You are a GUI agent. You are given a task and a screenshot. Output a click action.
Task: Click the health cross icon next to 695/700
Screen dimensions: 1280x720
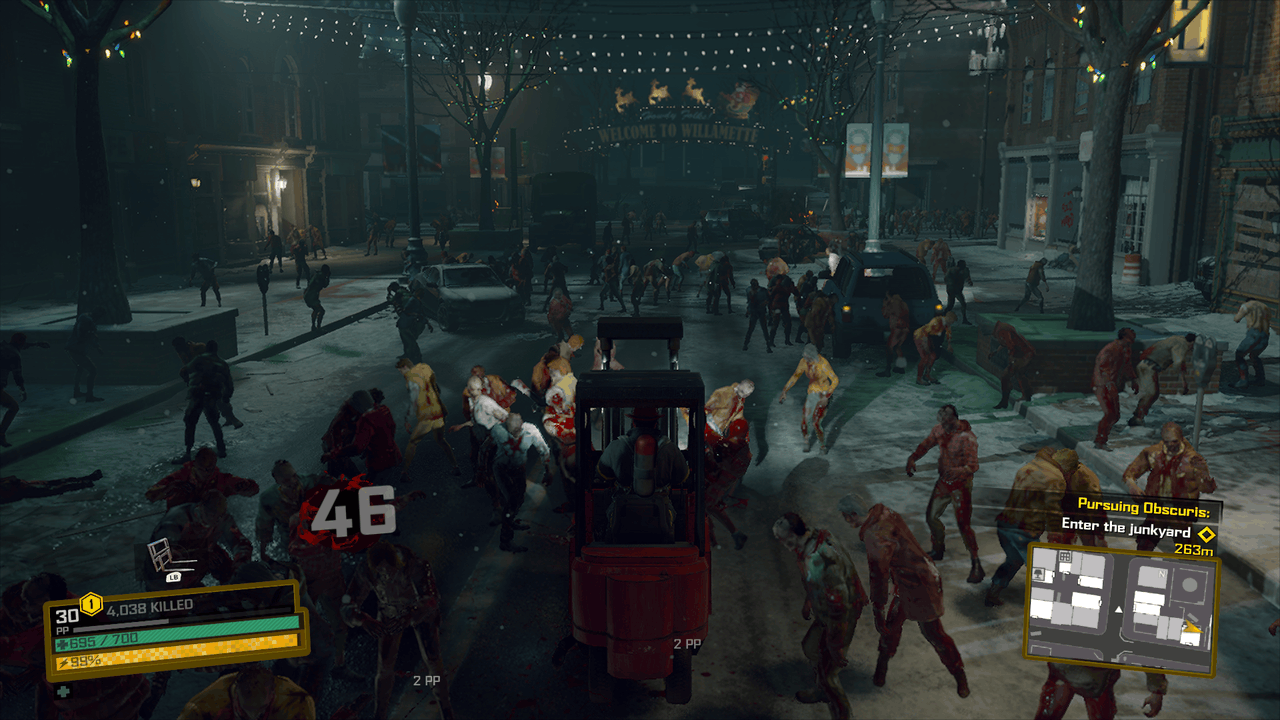click(63, 642)
